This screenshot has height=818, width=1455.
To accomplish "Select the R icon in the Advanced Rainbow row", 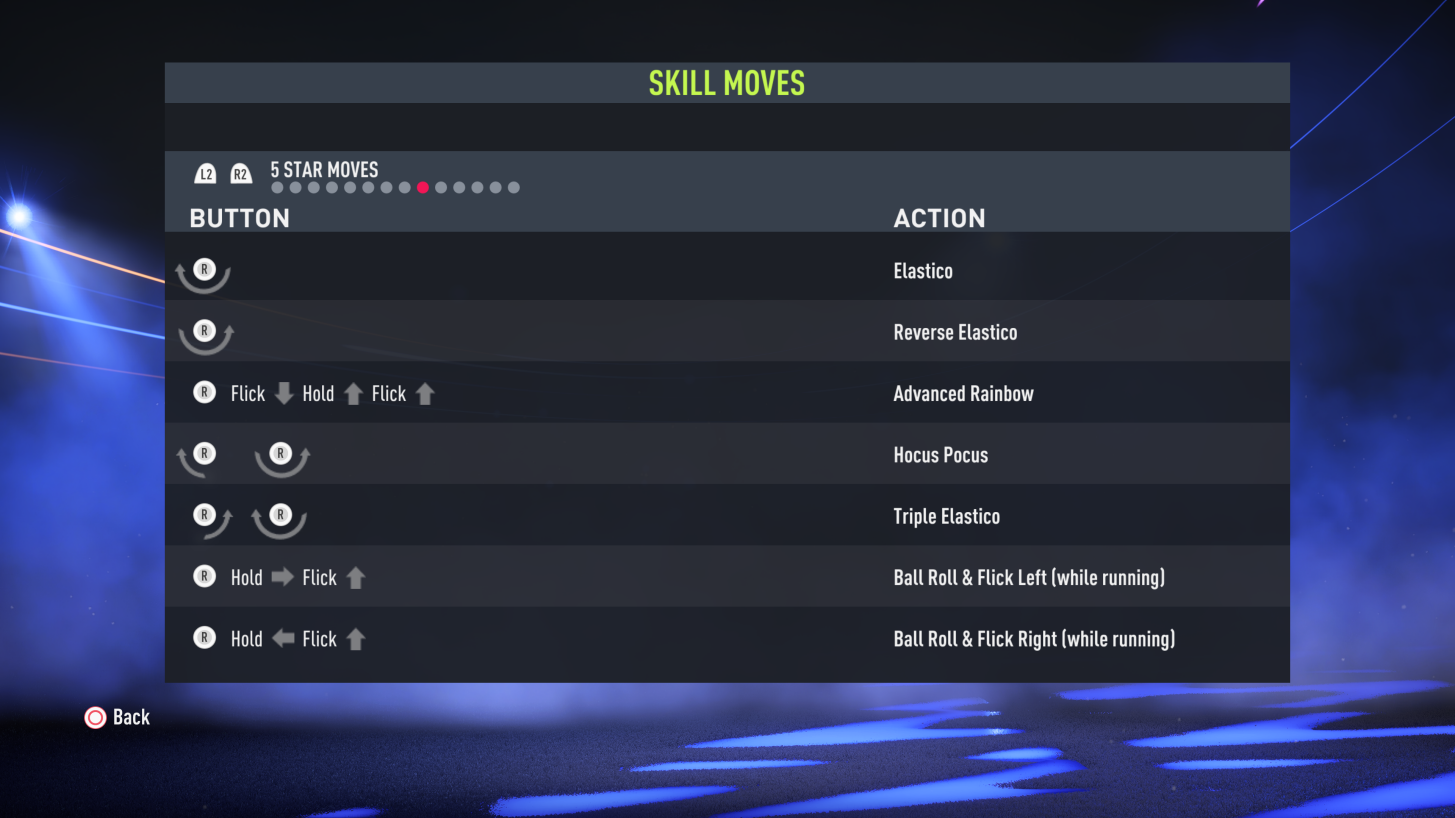I will [204, 393].
